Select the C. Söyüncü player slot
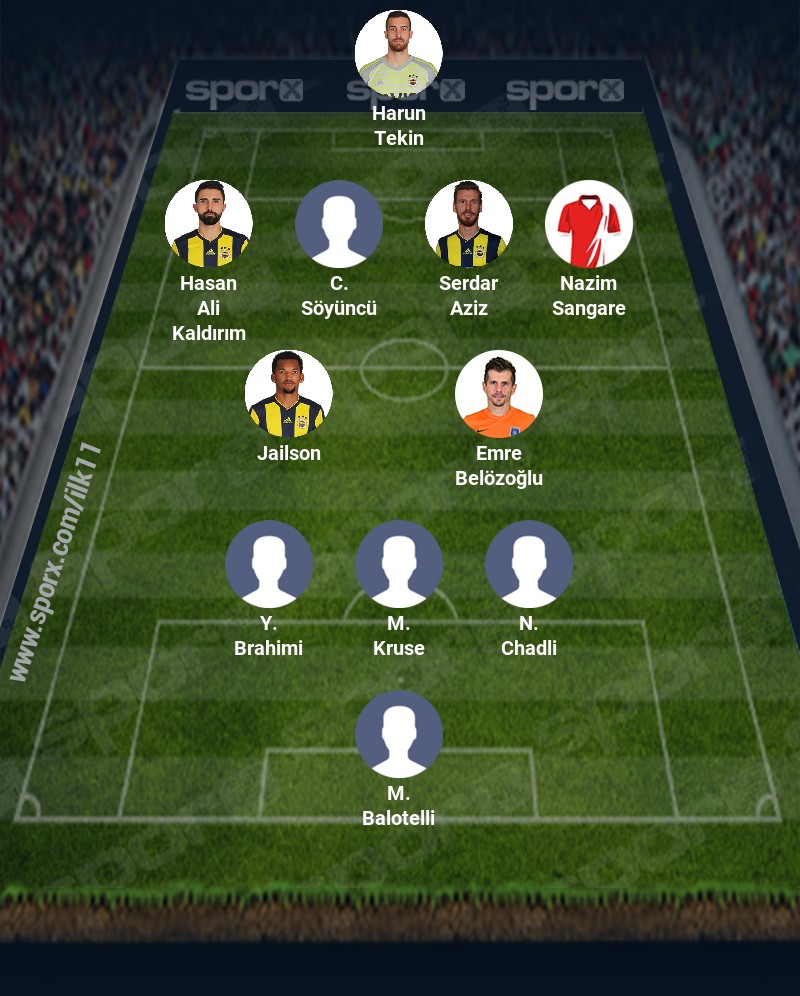800x996 pixels. tap(339, 224)
